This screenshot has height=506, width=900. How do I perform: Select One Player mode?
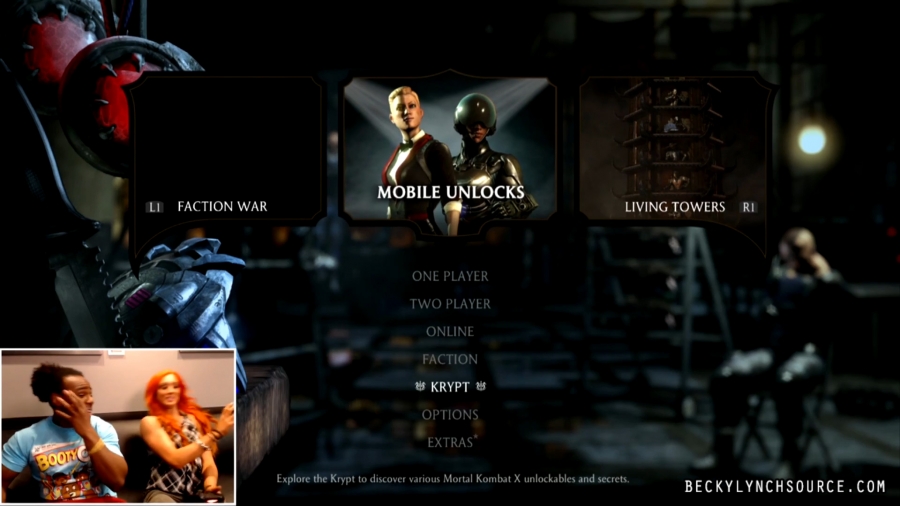450,276
